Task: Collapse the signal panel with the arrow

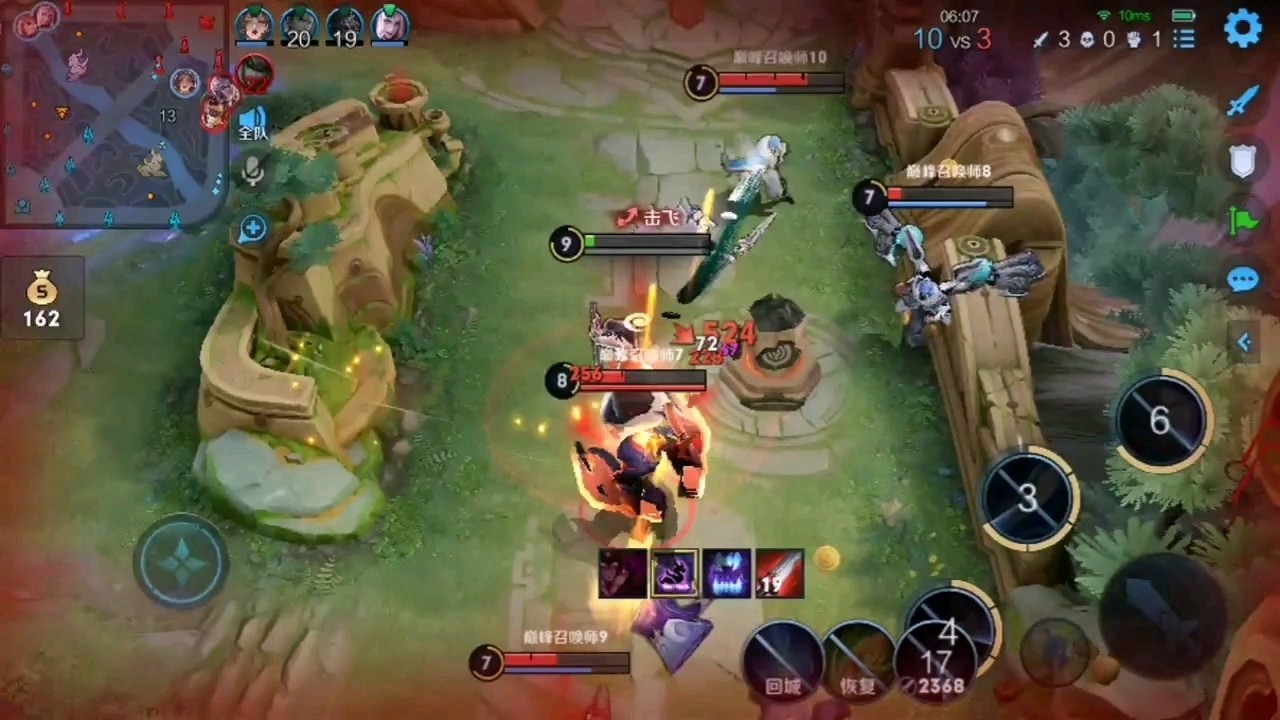Action: coord(1244,342)
